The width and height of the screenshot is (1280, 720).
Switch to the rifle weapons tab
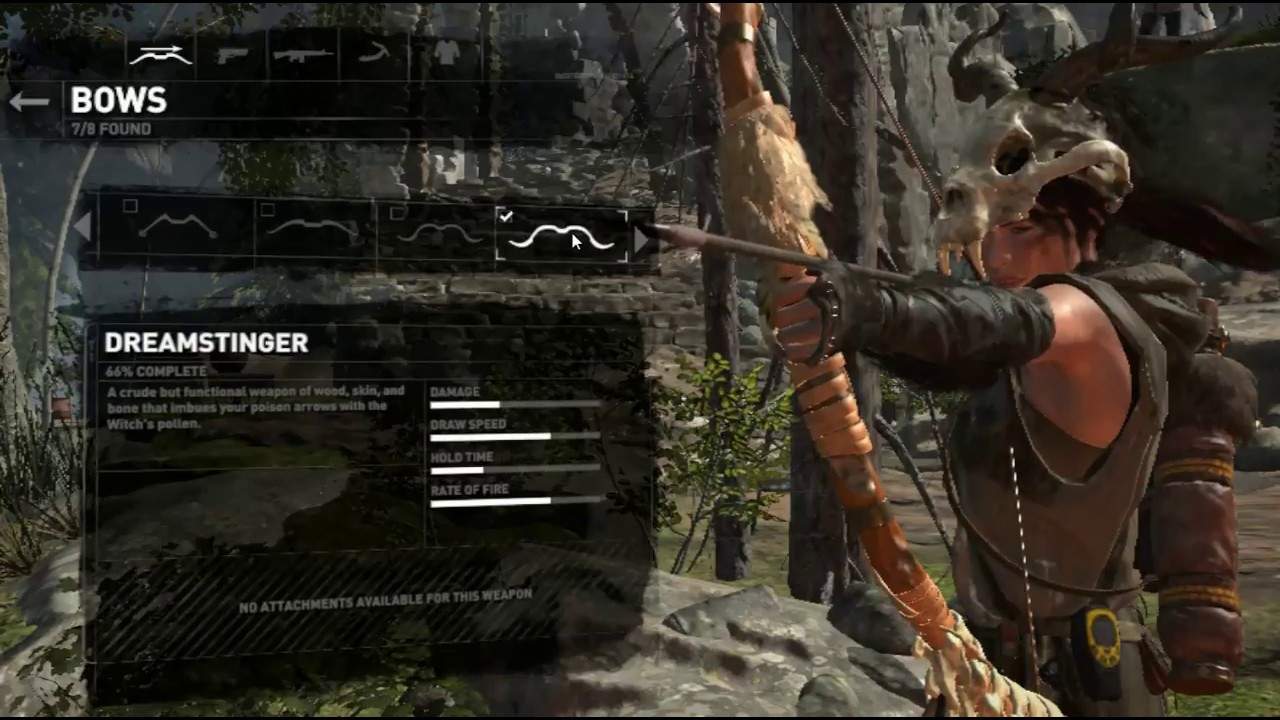click(x=303, y=54)
